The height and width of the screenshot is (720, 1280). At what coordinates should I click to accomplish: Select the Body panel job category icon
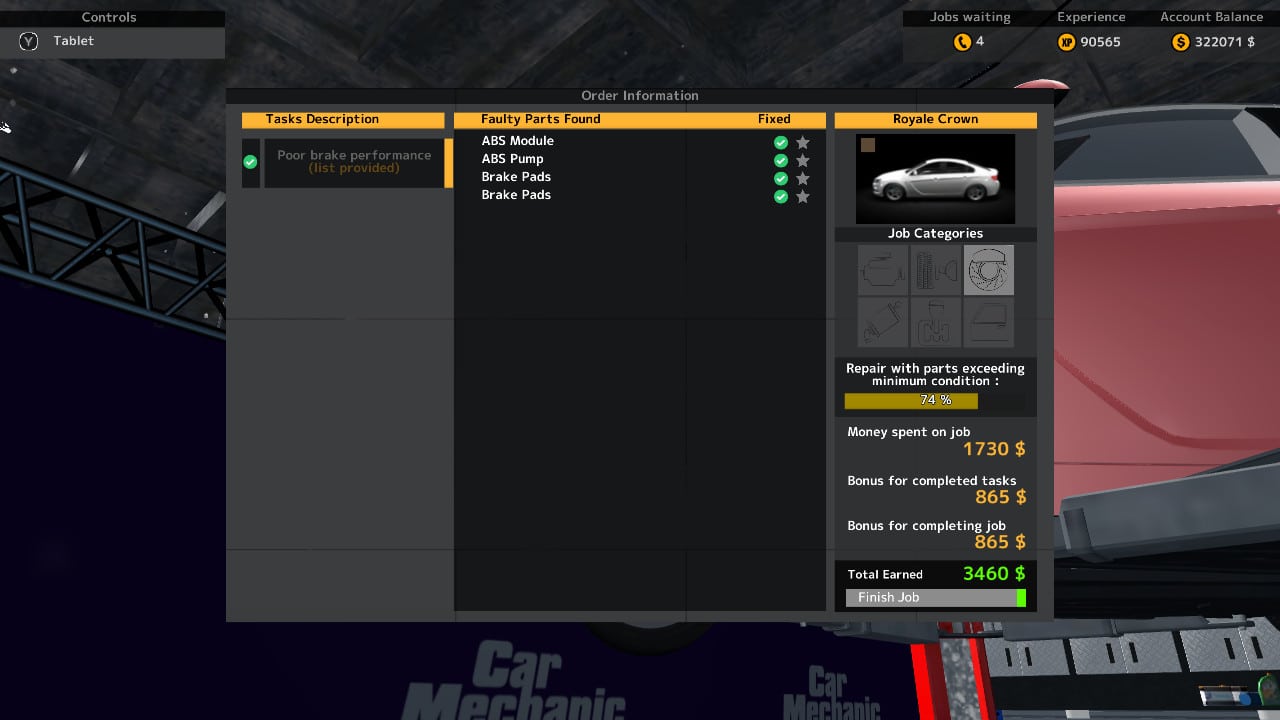988,321
